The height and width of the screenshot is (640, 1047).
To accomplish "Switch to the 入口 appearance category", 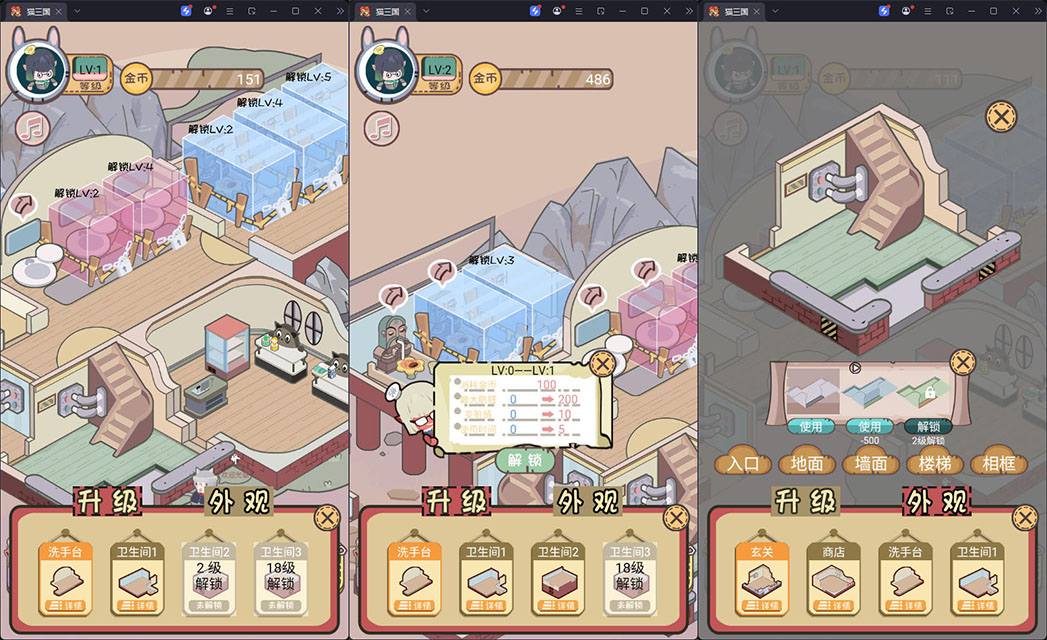I will [x=743, y=463].
